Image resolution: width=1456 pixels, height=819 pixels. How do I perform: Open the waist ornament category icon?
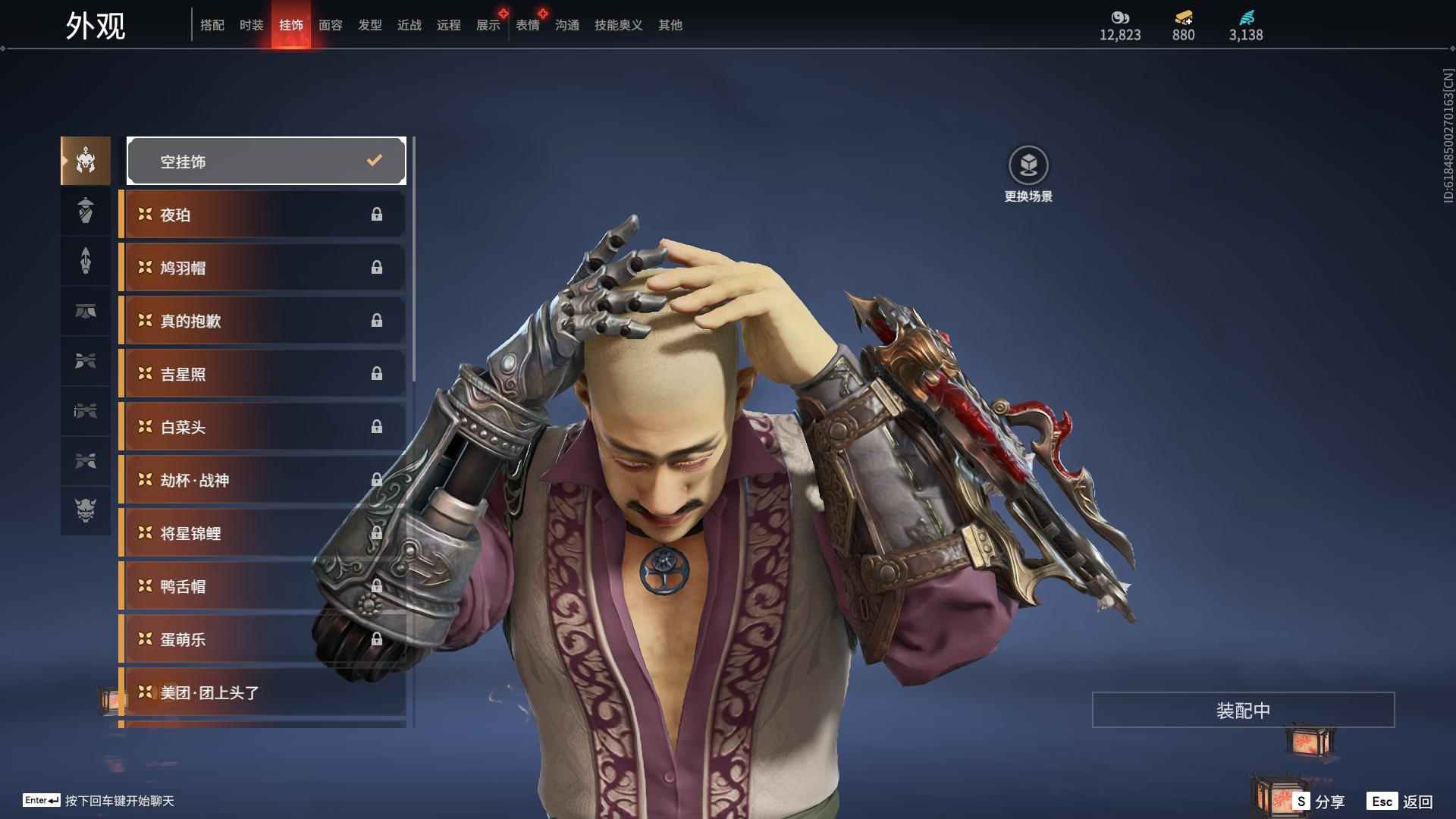[85, 312]
